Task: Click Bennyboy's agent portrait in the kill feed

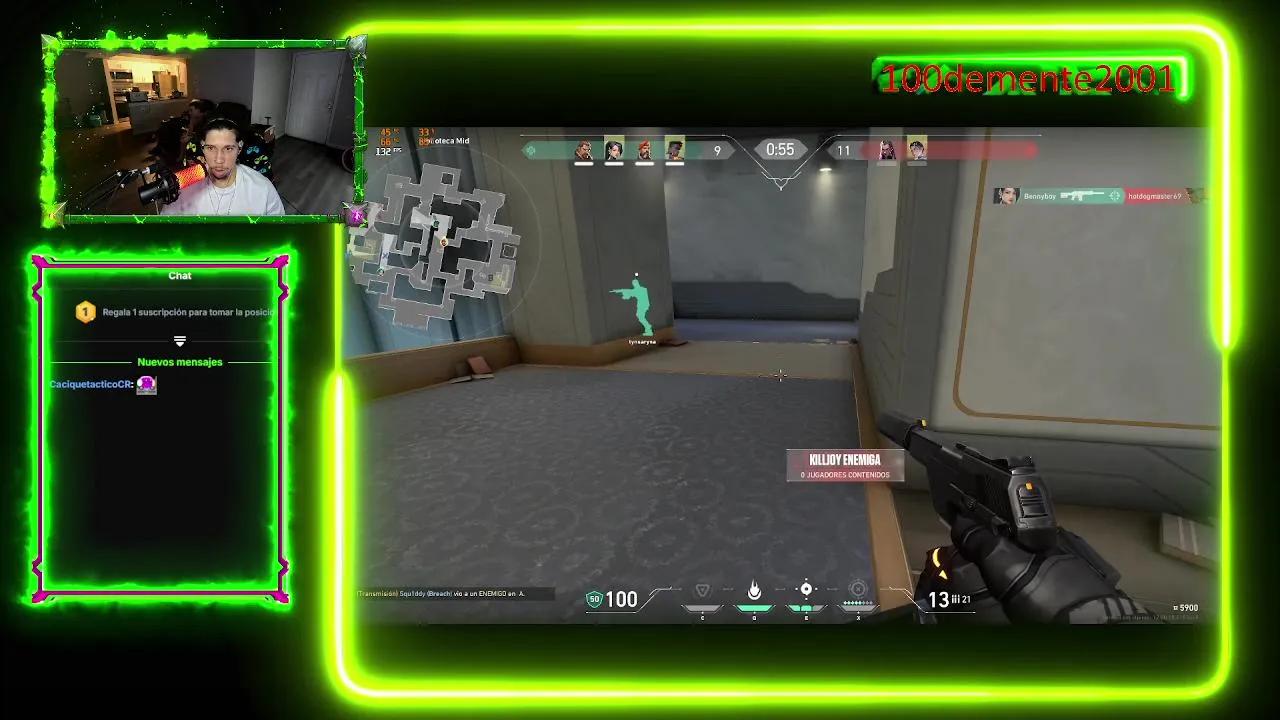Action: point(1005,196)
